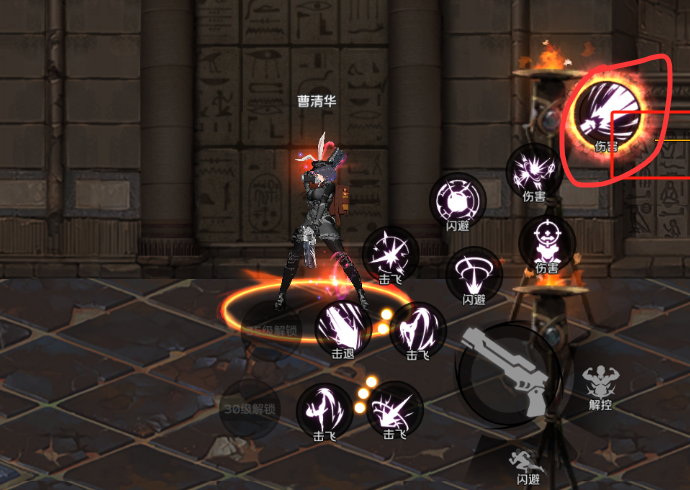
Task: Fire the pistol basic attack button
Action: pyautogui.click(x=508, y=372)
